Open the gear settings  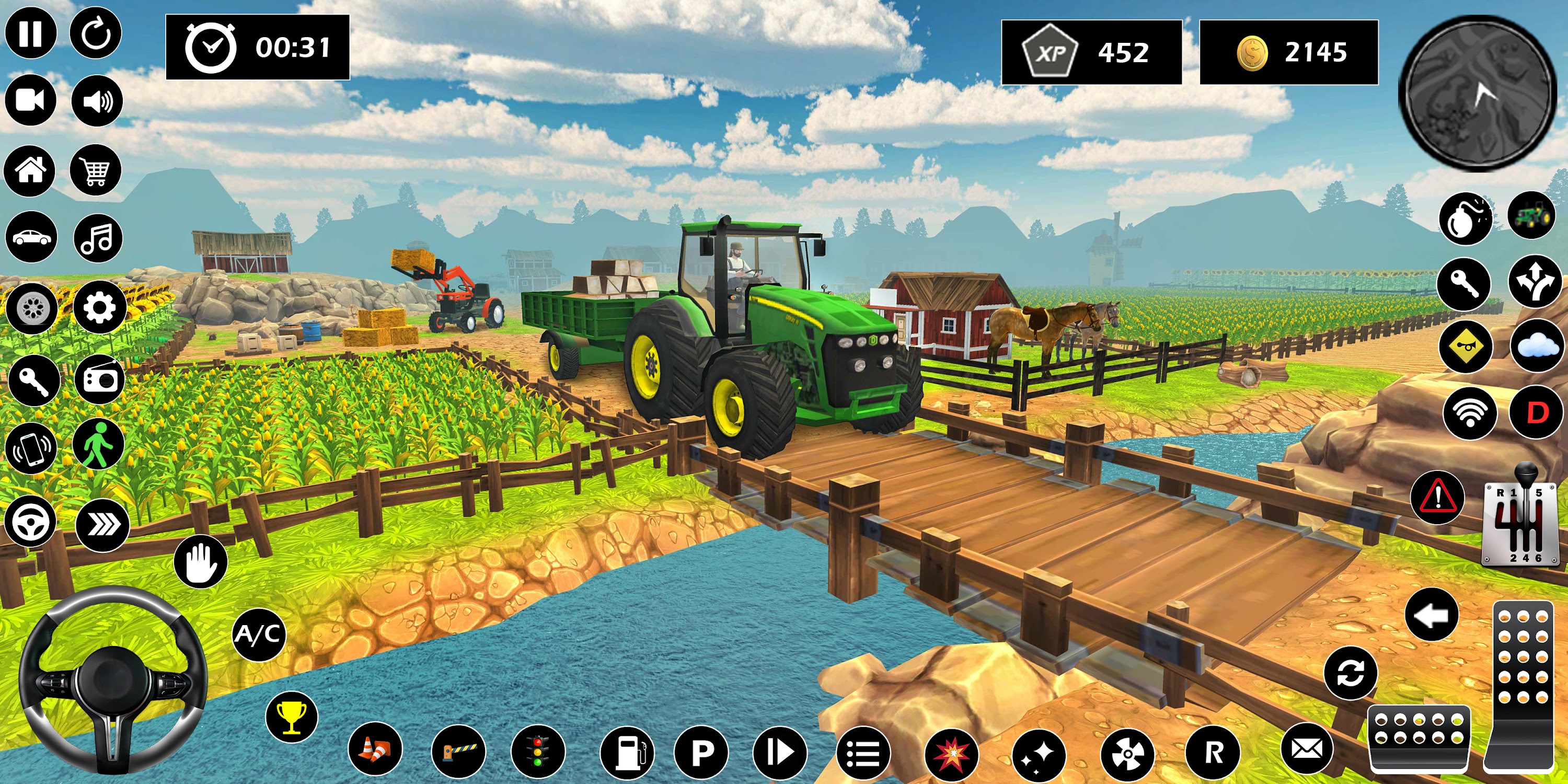click(99, 307)
